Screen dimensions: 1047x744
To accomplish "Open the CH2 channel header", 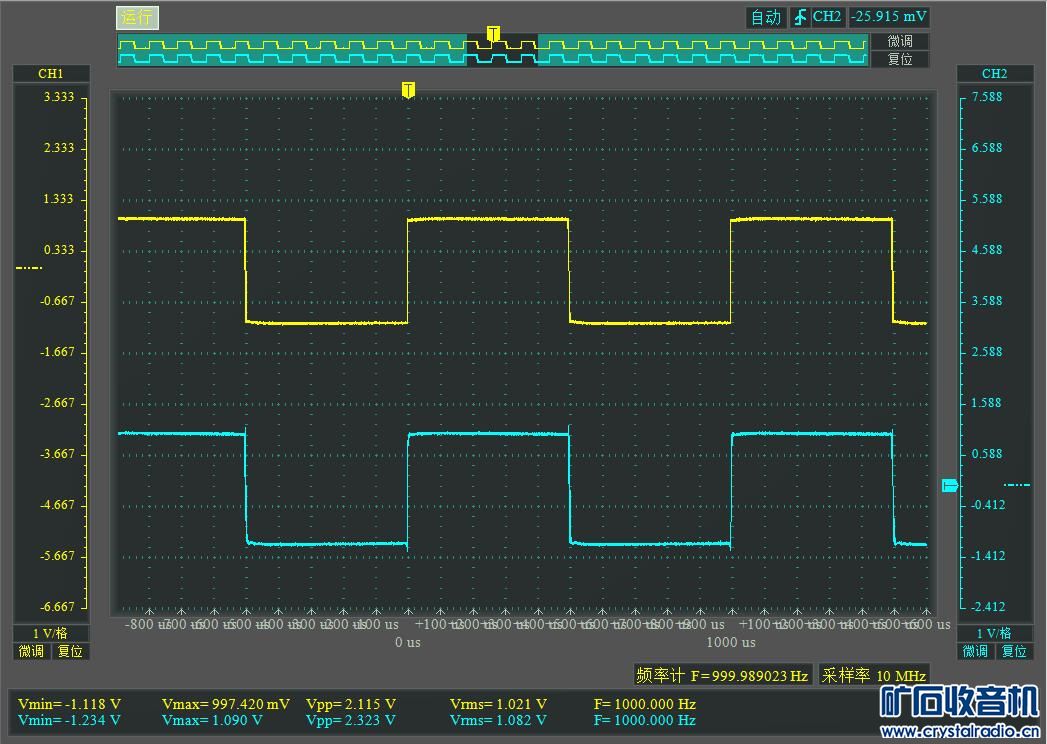I will [x=994, y=74].
